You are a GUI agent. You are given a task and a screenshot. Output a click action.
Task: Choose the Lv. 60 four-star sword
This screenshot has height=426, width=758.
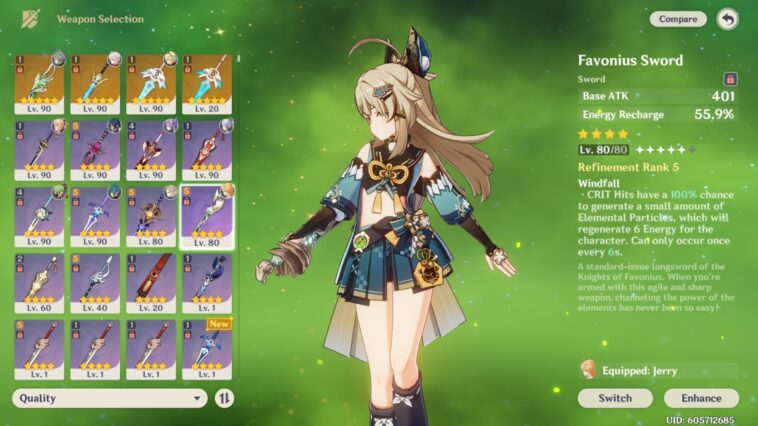(39, 280)
